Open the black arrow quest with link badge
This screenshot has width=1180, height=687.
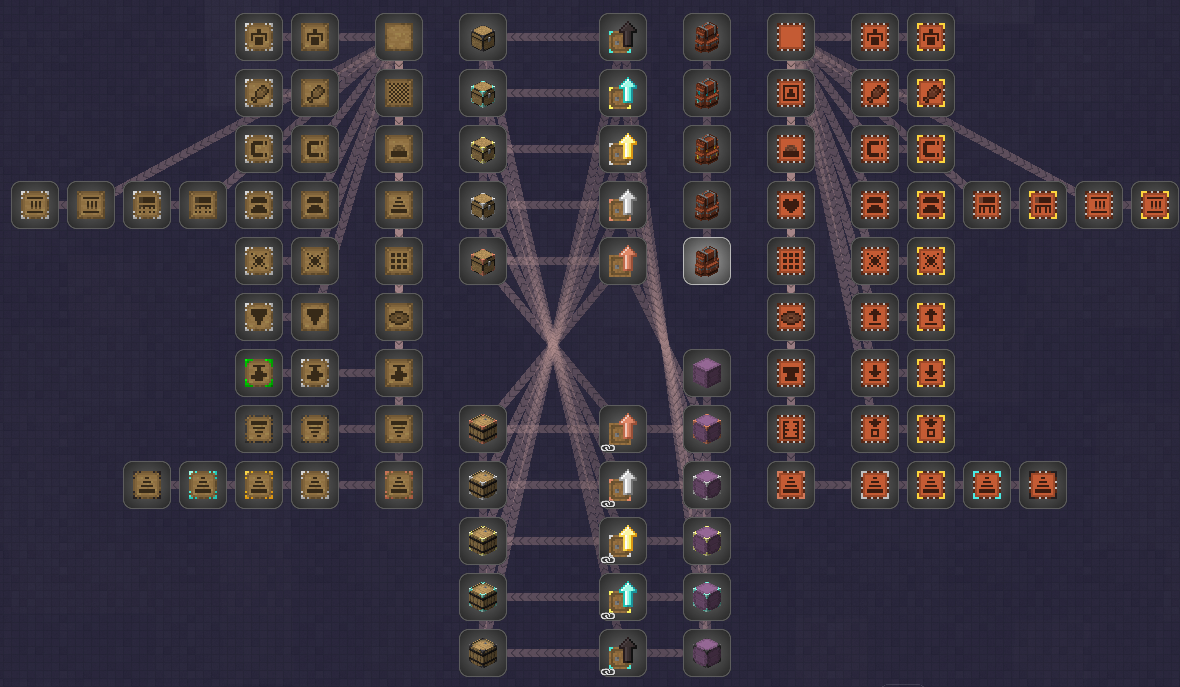623,653
